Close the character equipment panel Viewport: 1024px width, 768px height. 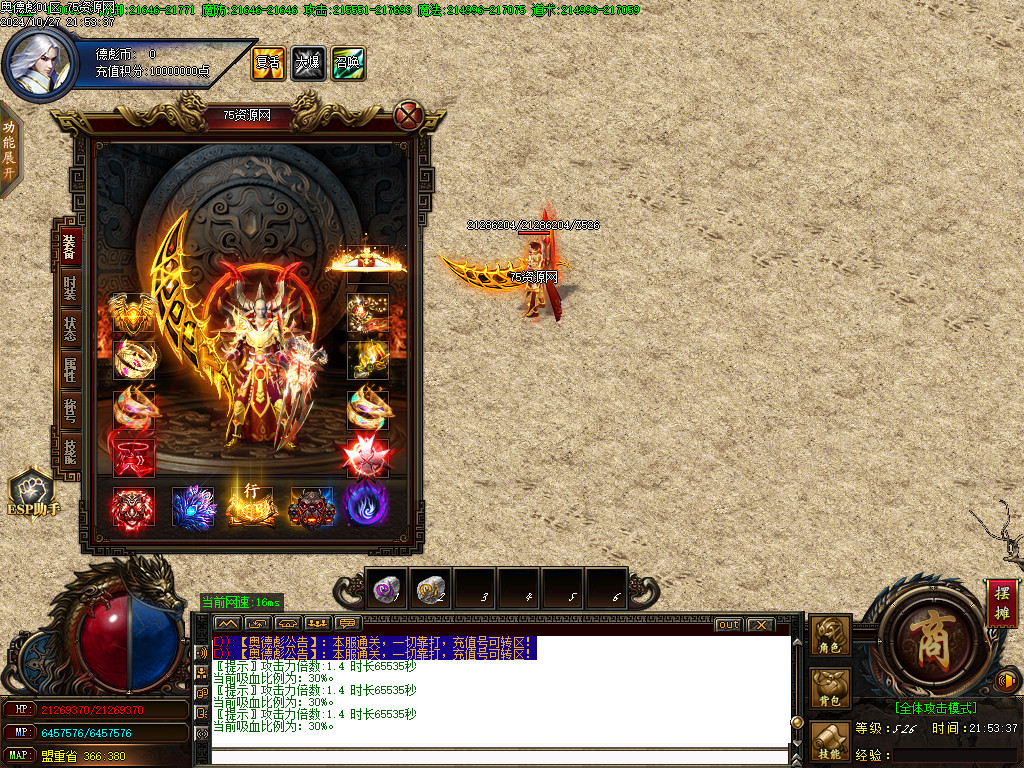(407, 116)
